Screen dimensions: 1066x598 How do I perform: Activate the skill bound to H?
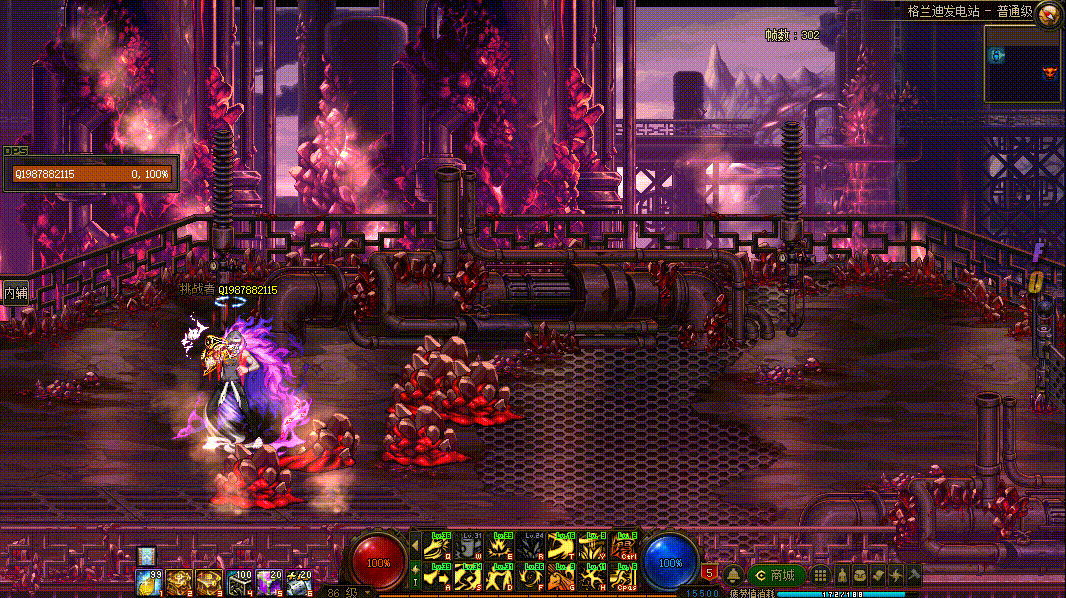tap(594, 576)
